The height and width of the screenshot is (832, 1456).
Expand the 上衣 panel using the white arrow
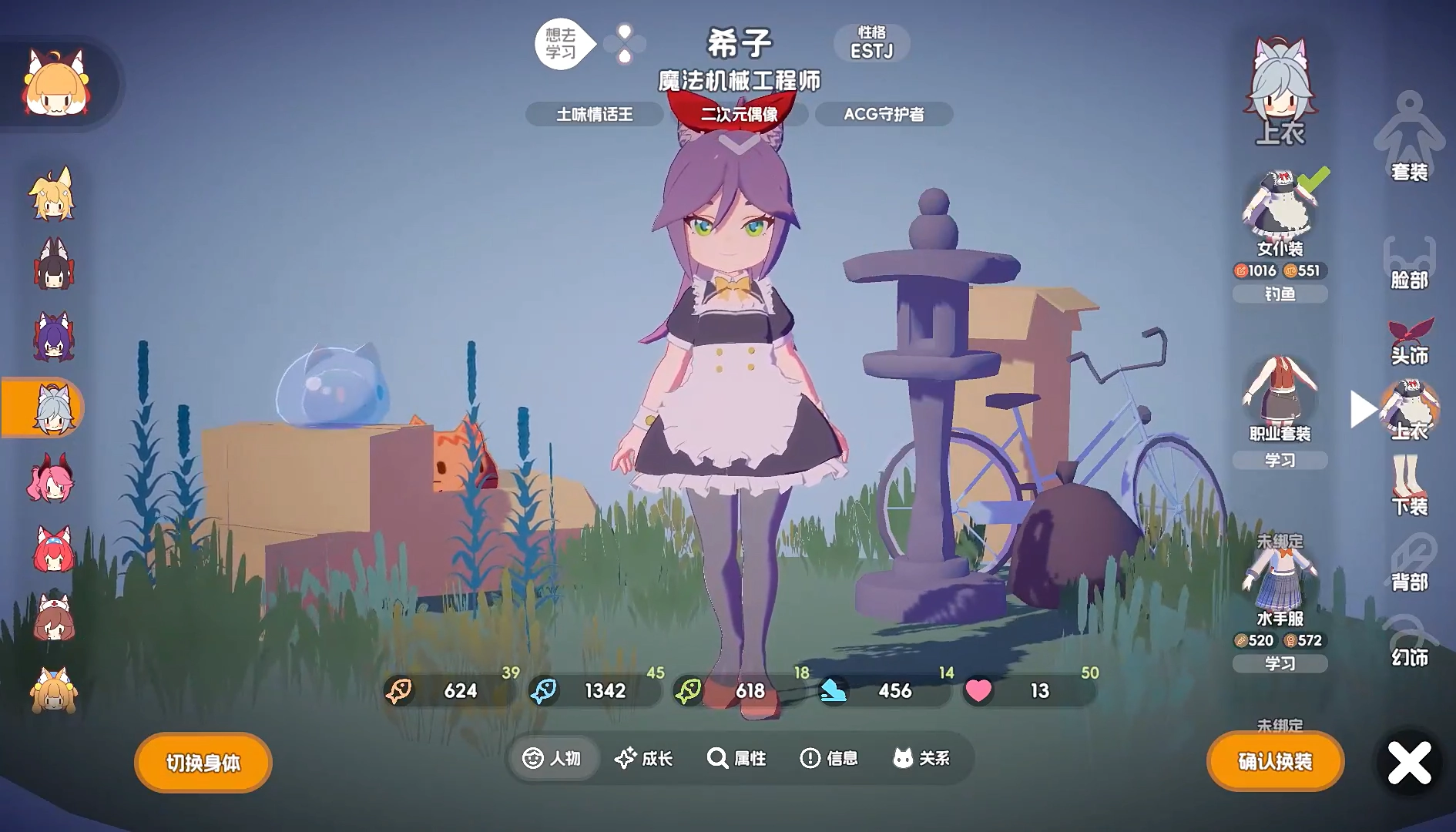tap(1363, 409)
